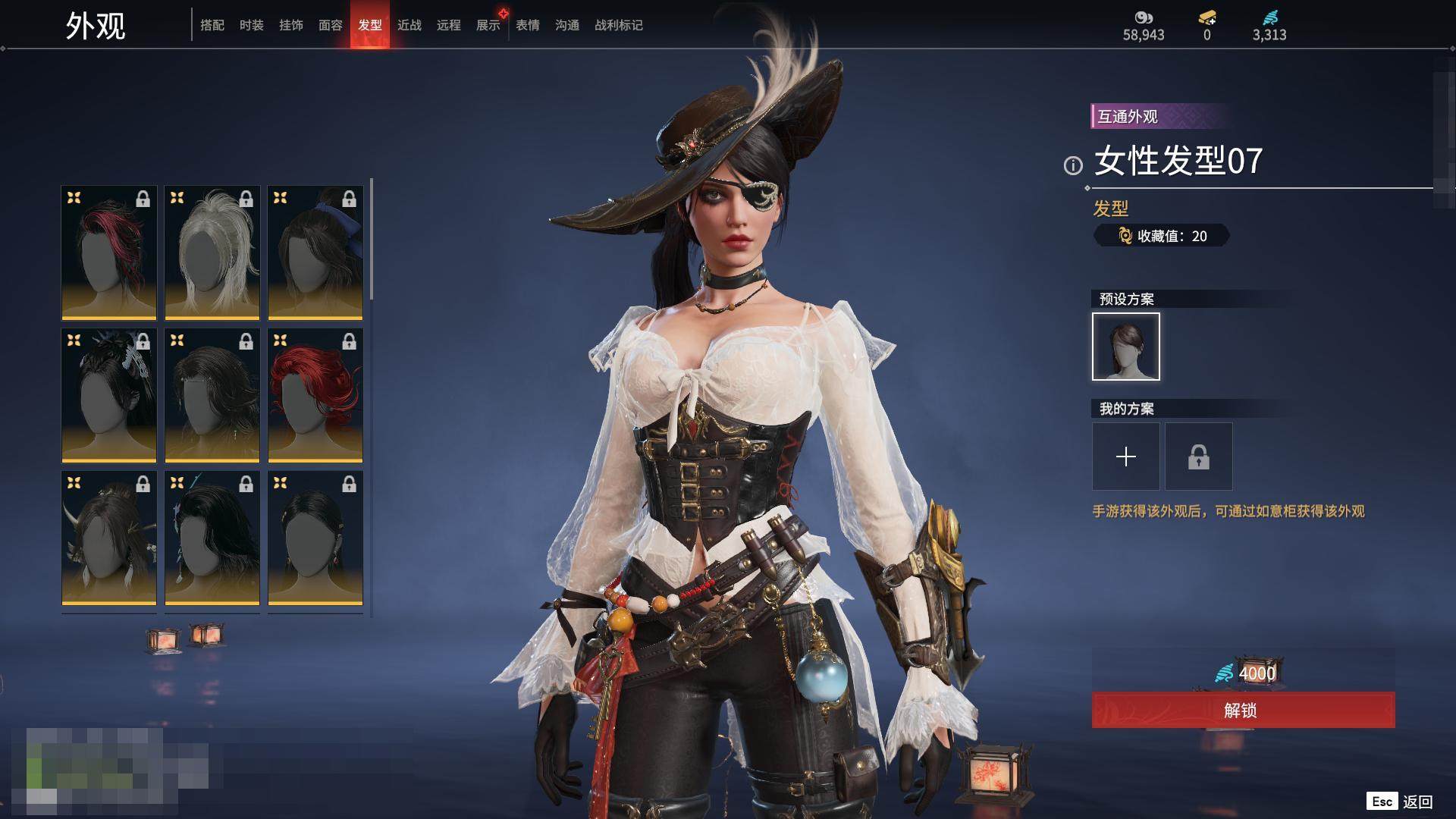Image resolution: width=1456 pixels, height=819 pixels.
Task: Switch to the 搭配 tab
Action: 212,25
